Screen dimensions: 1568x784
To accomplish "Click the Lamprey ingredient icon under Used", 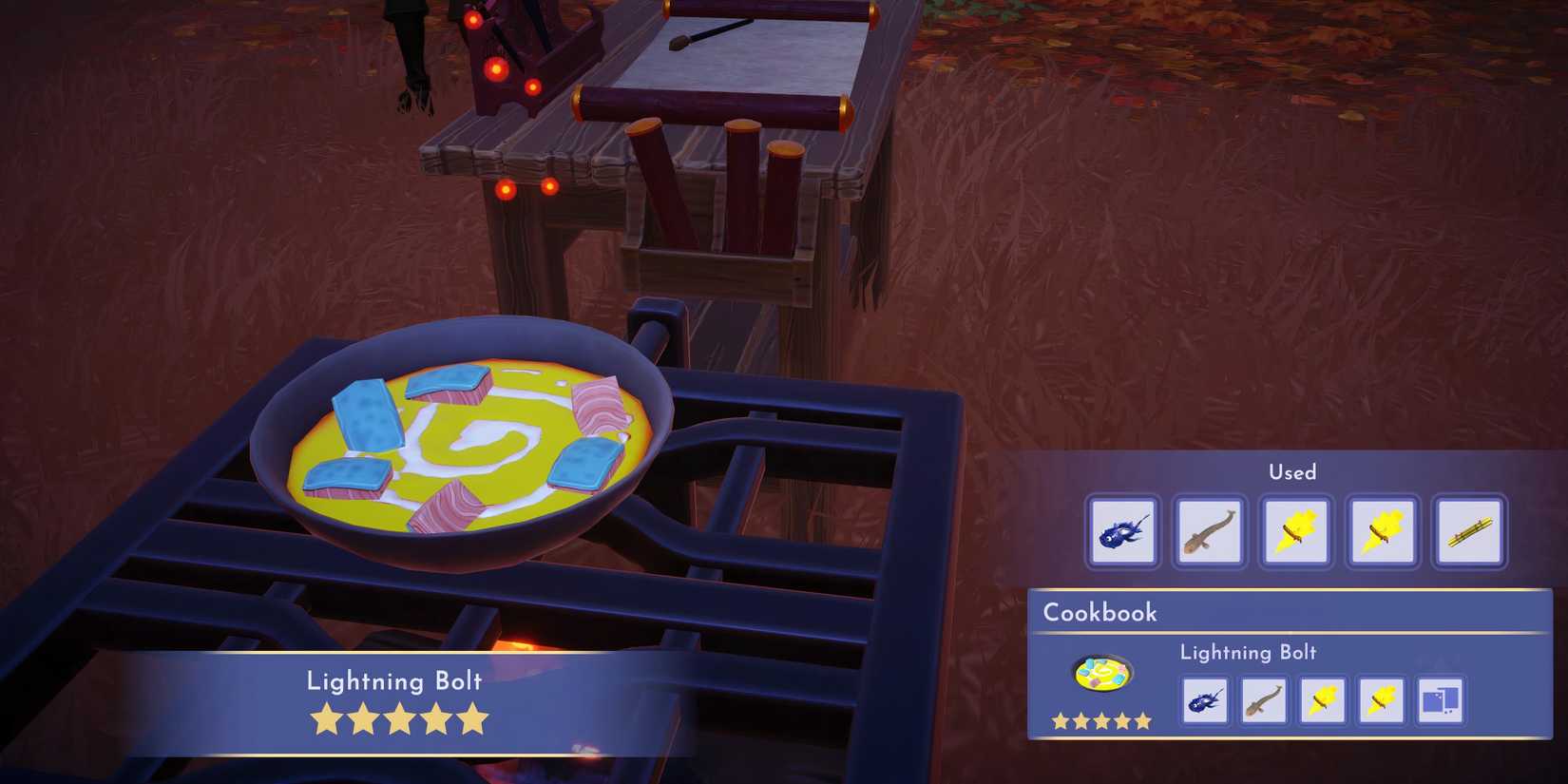I will (x=1209, y=530).
